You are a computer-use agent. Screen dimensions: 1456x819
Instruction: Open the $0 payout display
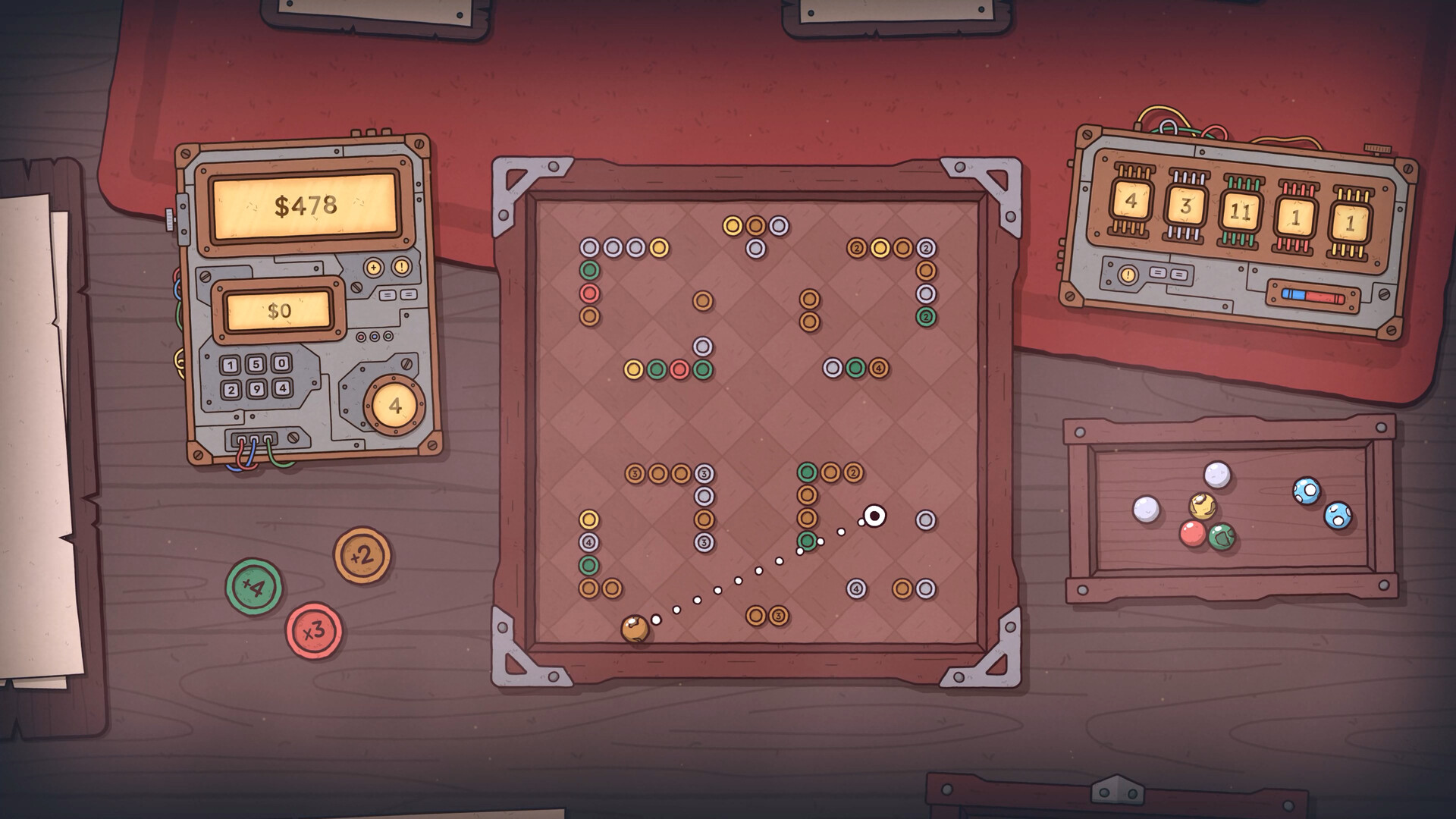tap(279, 311)
